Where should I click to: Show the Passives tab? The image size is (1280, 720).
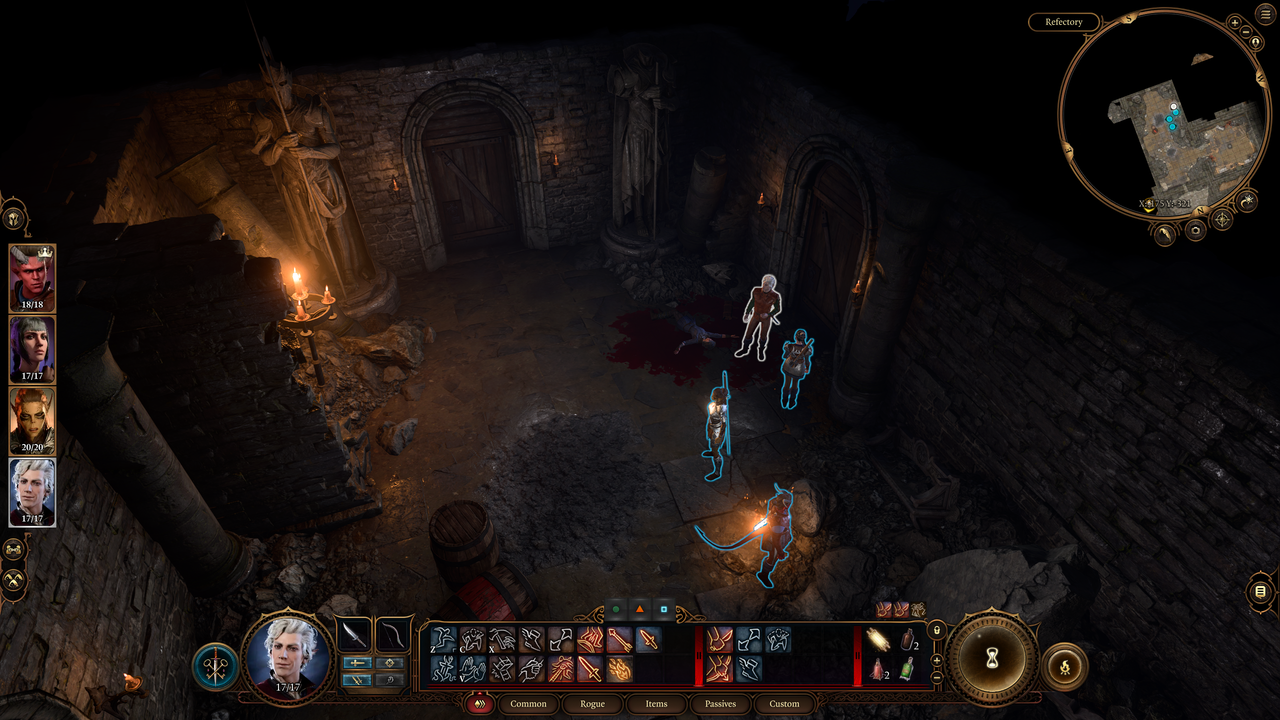click(720, 704)
